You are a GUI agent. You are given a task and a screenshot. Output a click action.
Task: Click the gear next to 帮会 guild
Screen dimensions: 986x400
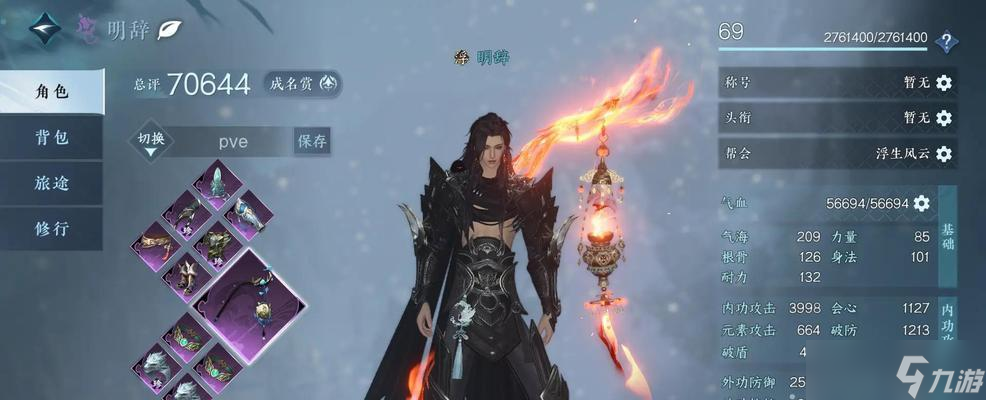943,154
